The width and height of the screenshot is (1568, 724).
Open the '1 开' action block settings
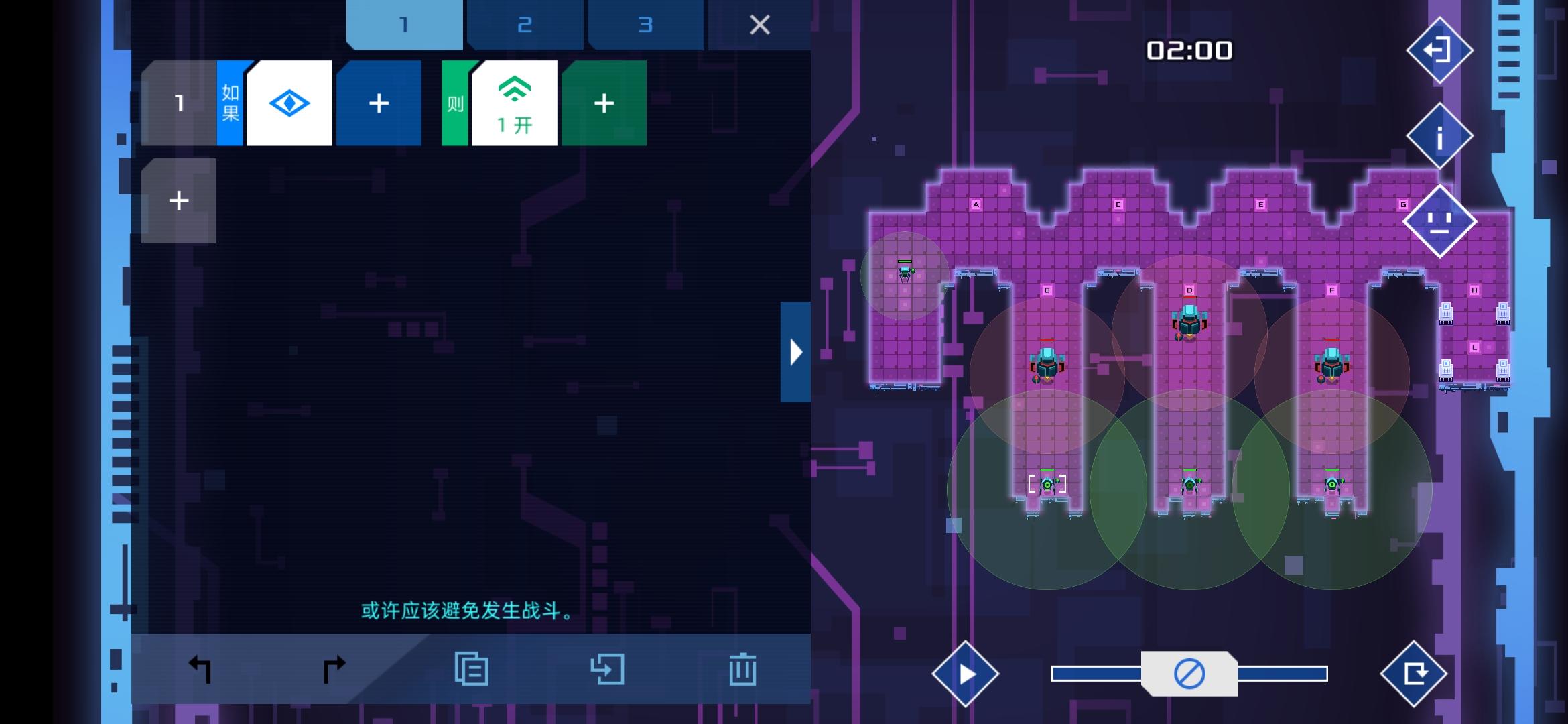pos(514,103)
